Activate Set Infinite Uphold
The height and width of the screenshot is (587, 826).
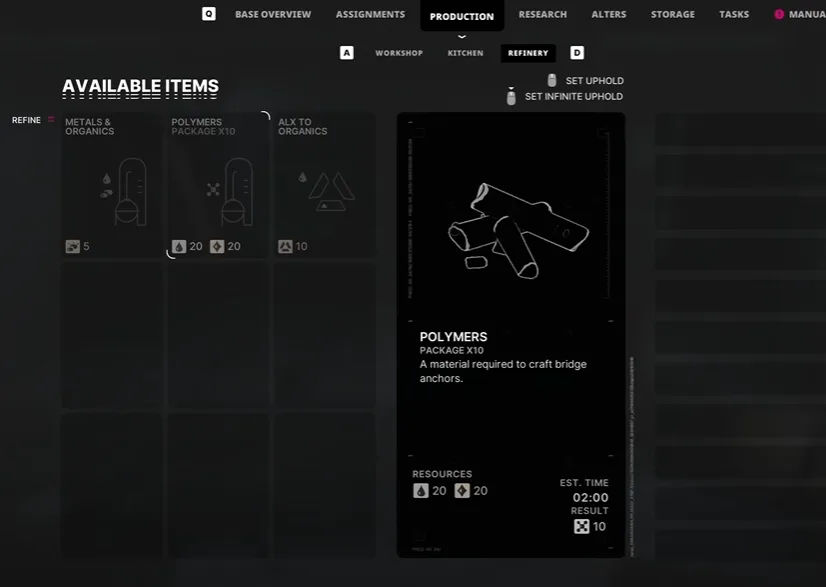[x=573, y=97]
